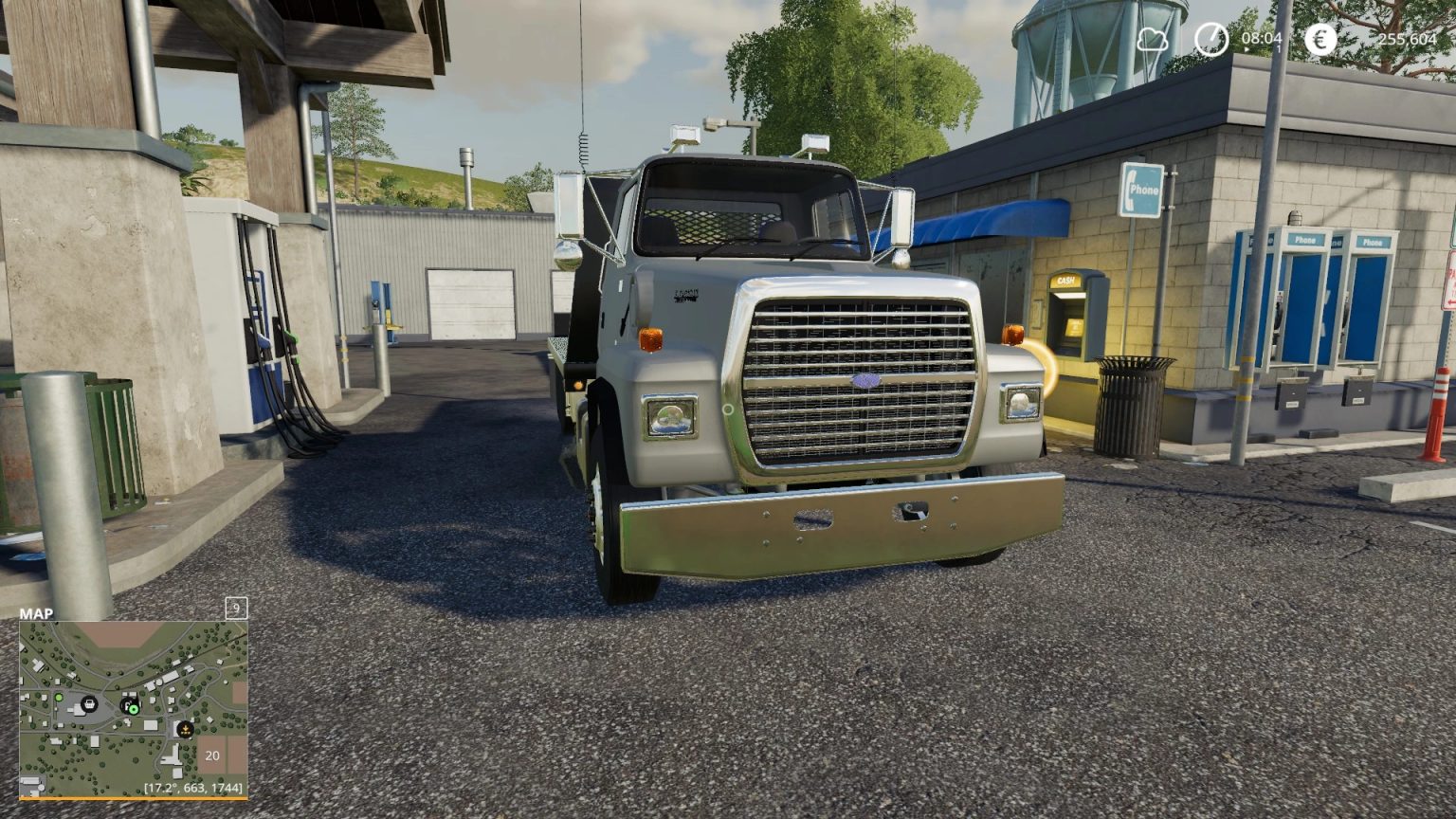Click field number 20 on the minimap

point(213,755)
